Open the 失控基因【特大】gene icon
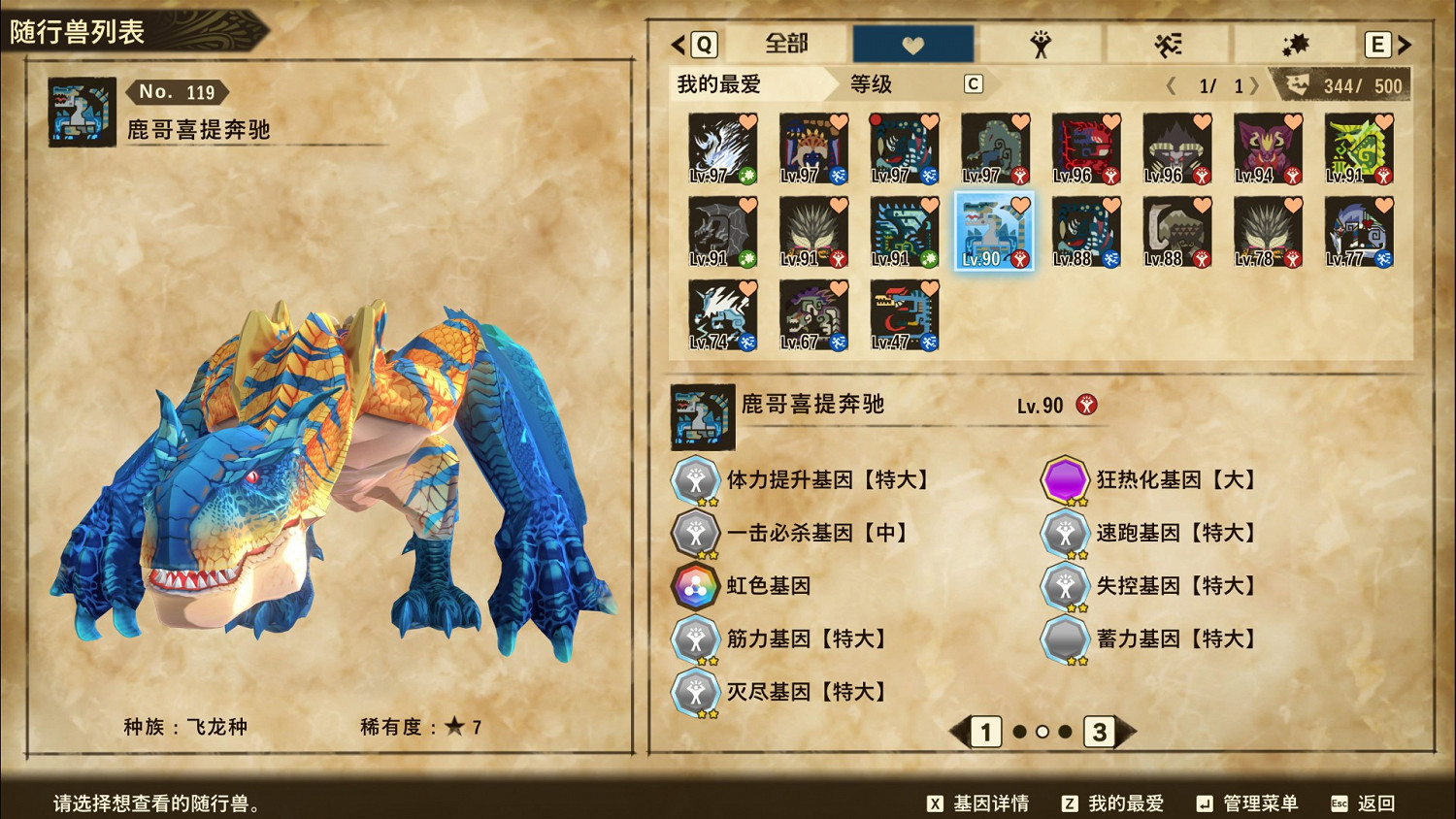The height and width of the screenshot is (819, 1456). click(x=1064, y=586)
